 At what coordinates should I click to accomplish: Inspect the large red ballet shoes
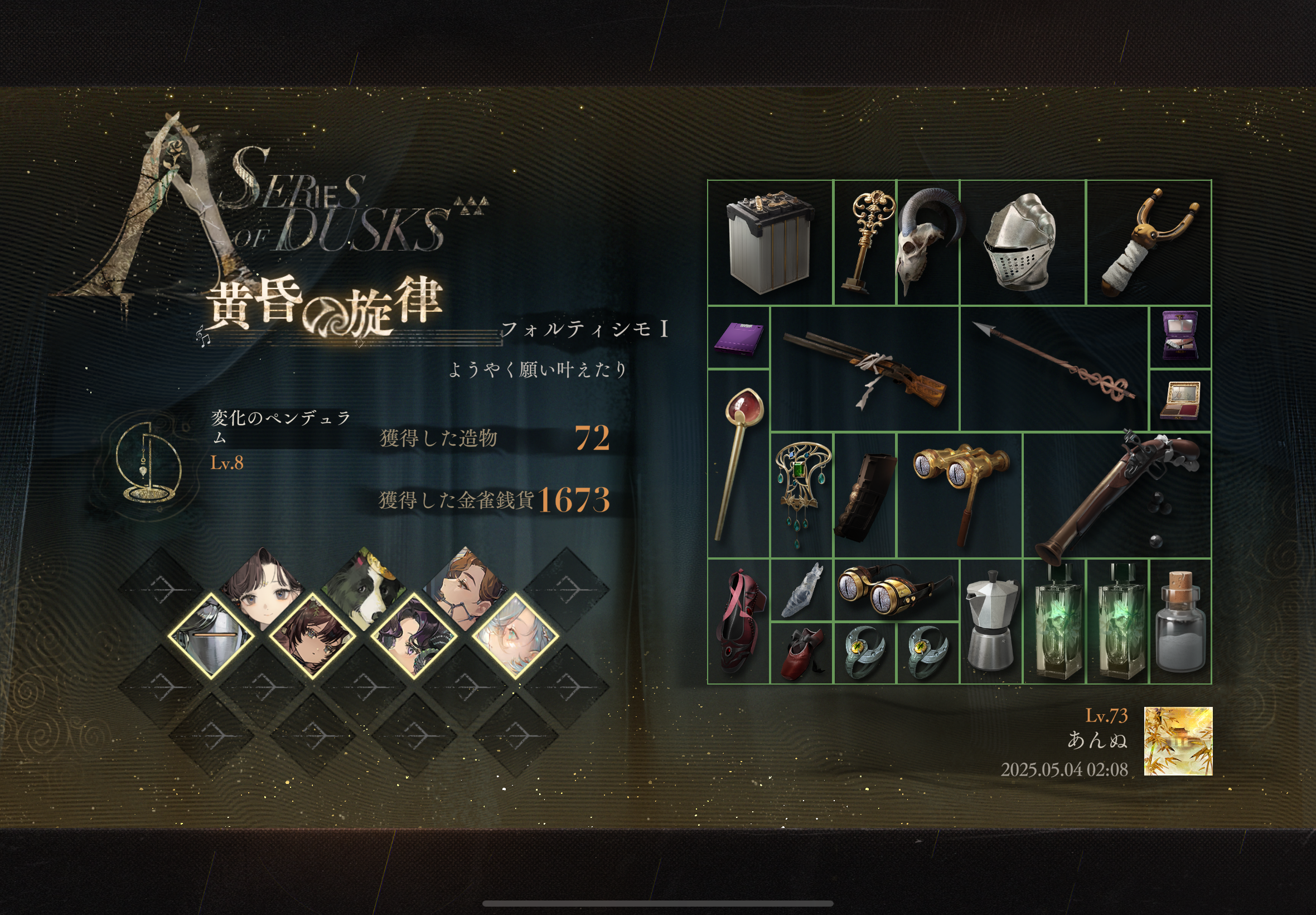738,621
